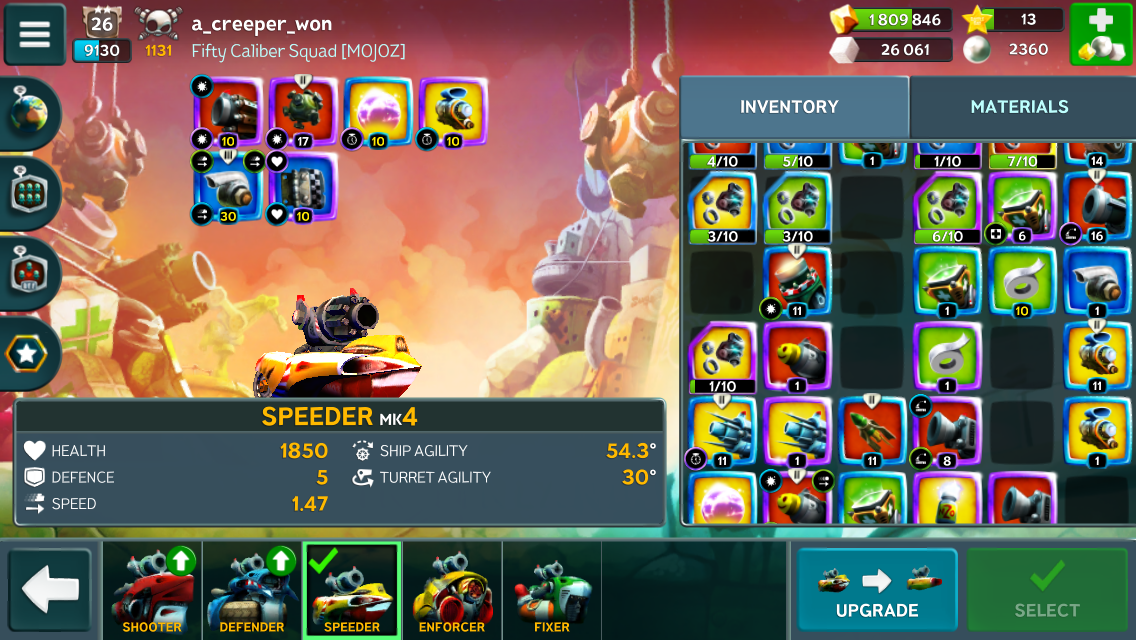Confirm with the Select button
This screenshot has width=1136, height=640.
click(1047, 590)
